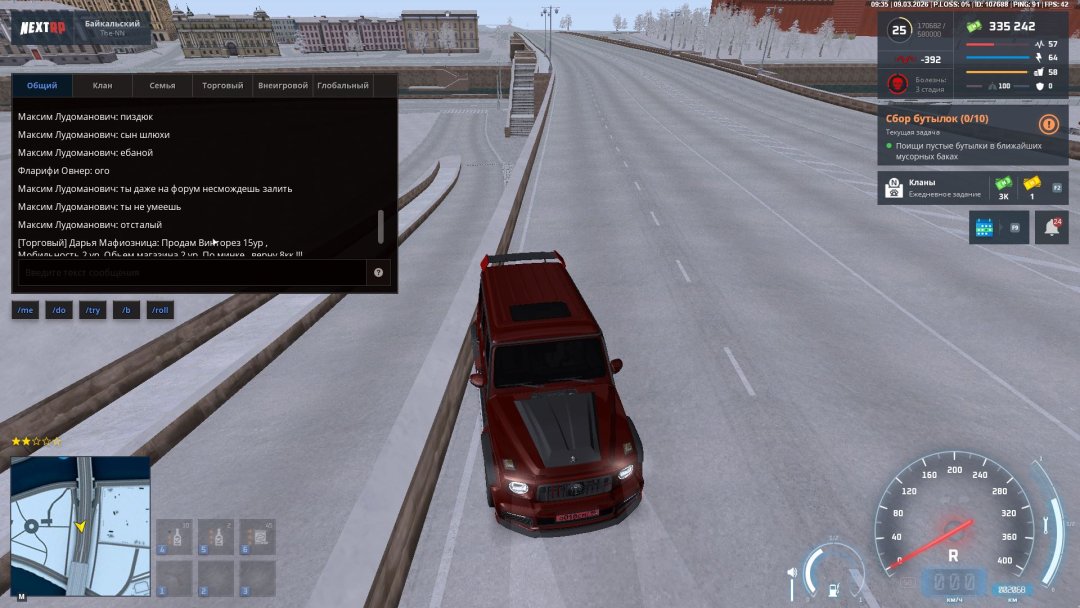Show the Глобальный chat tab
Screen dimensions: 1080x608
[x=343, y=86]
